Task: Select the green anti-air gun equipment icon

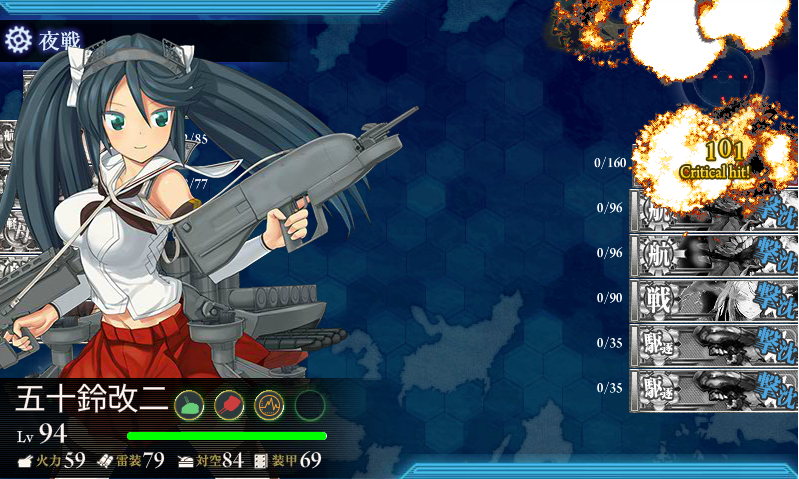Action: (x=190, y=405)
